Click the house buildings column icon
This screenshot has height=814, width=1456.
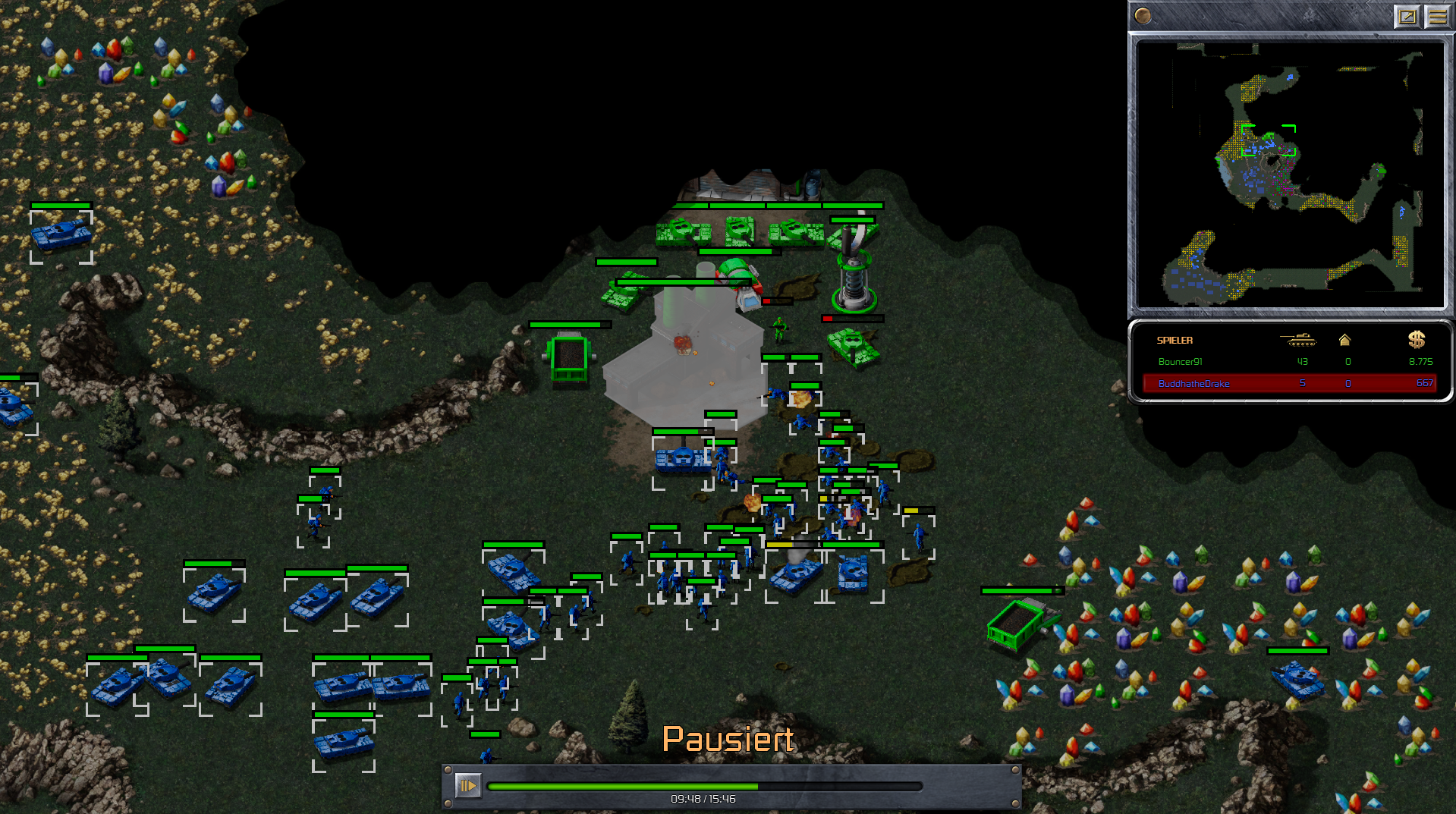click(1344, 340)
